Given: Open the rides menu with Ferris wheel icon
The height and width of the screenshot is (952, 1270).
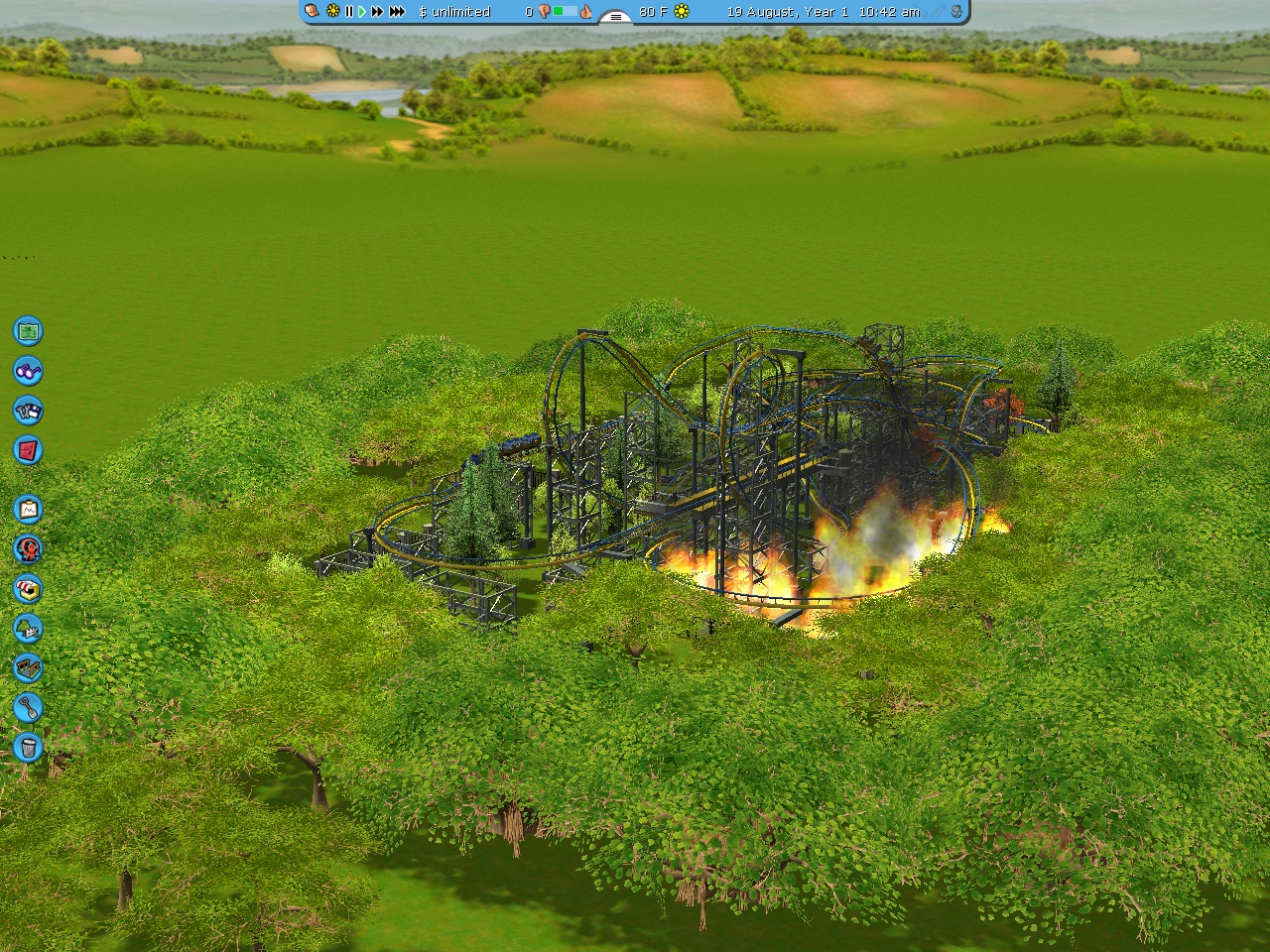Looking at the screenshot, I should point(28,548).
